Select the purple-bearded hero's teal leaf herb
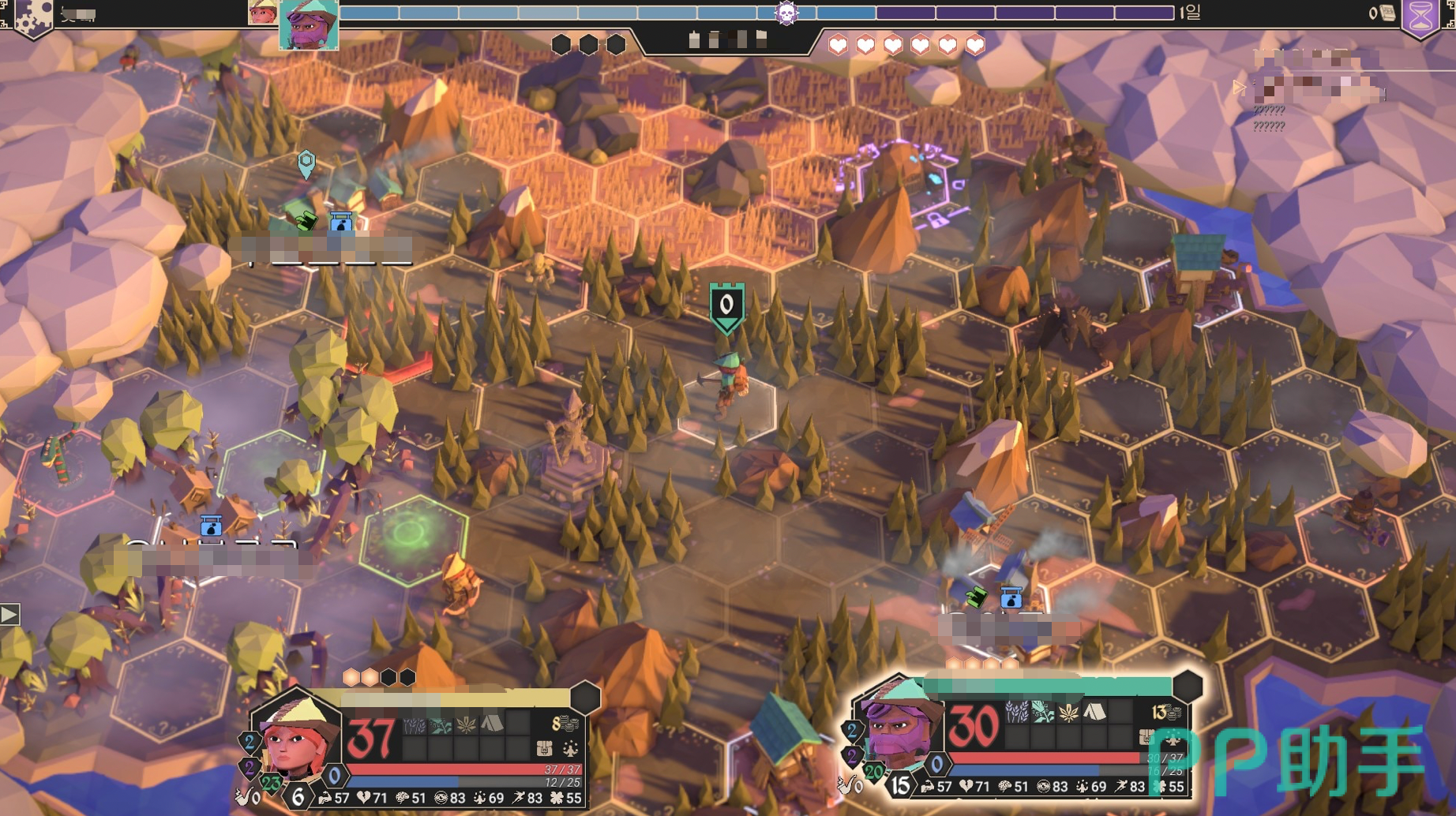Screen dimensions: 1456x816 [x=1042, y=713]
